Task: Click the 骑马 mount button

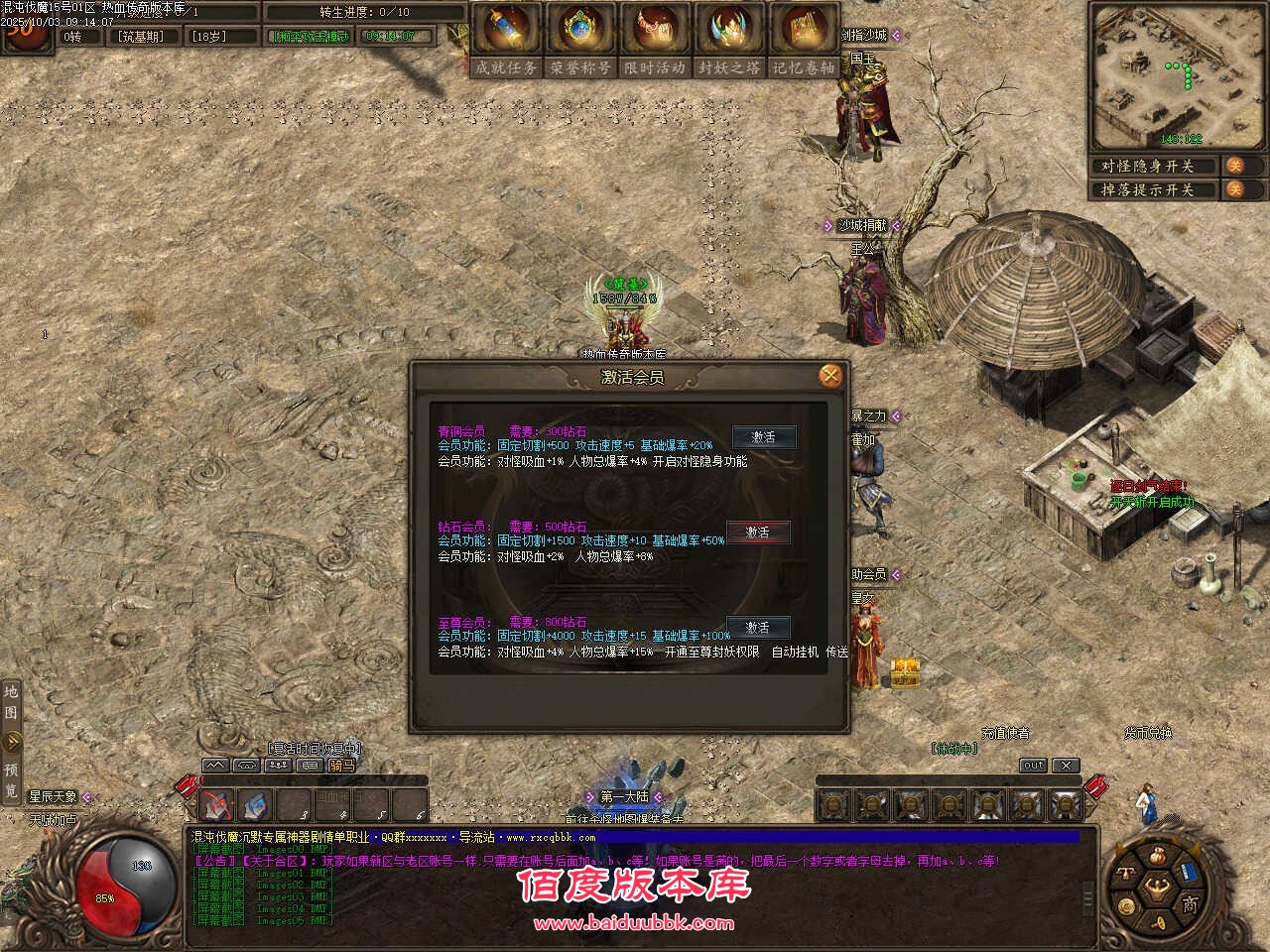Action: pos(341,766)
